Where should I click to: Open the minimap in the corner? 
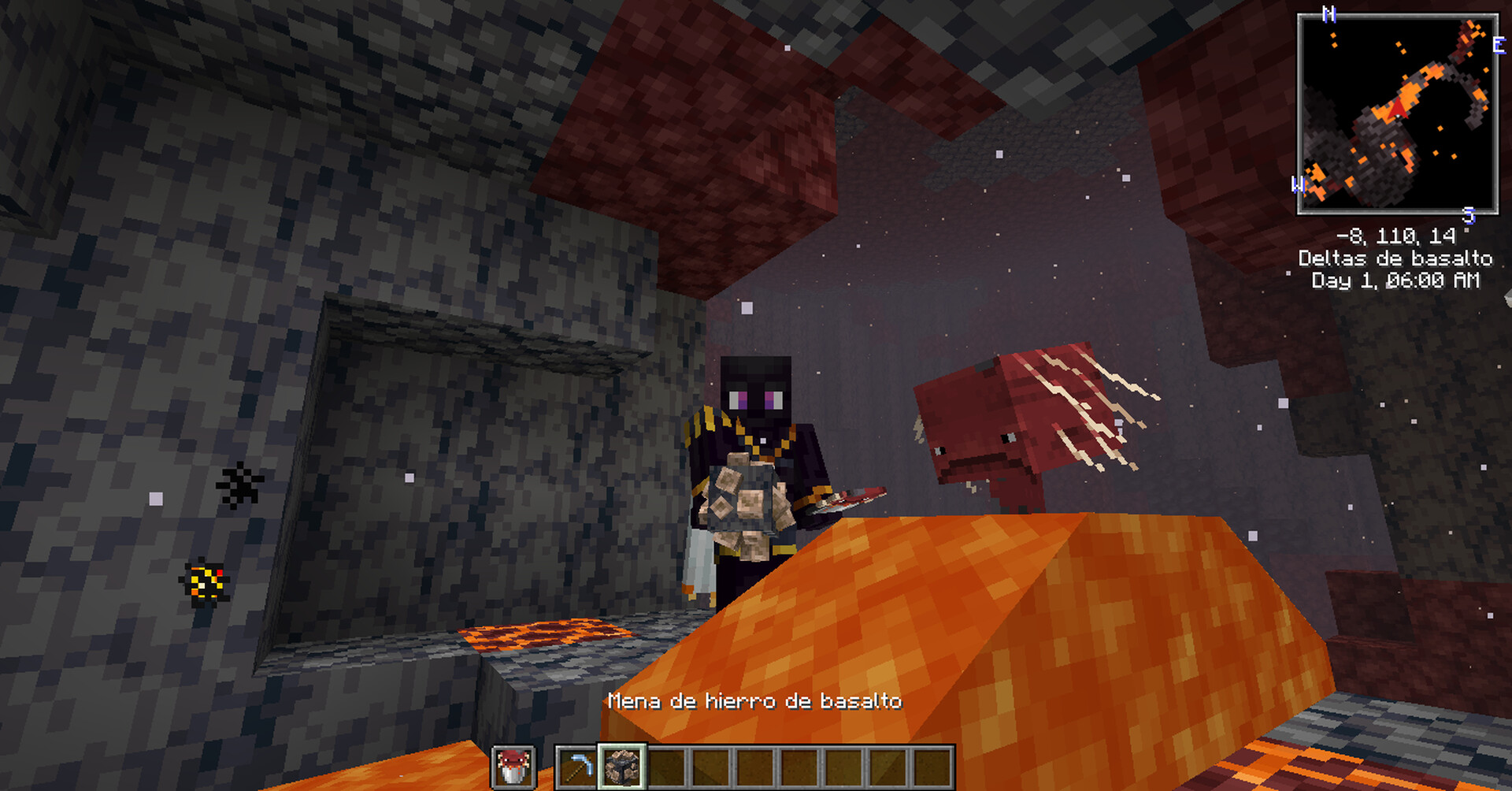click(1397, 113)
